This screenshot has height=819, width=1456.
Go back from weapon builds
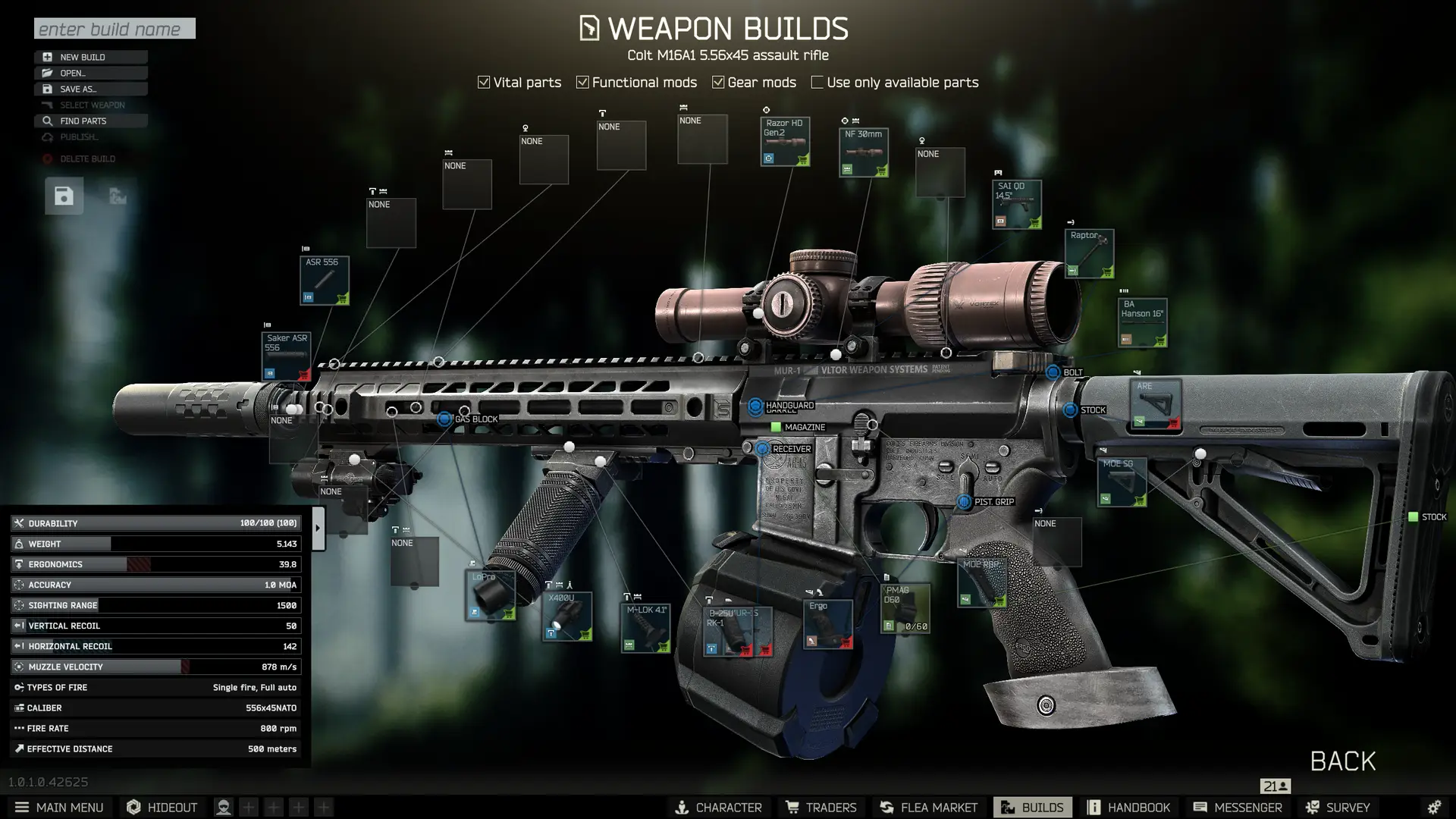[x=1342, y=761]
